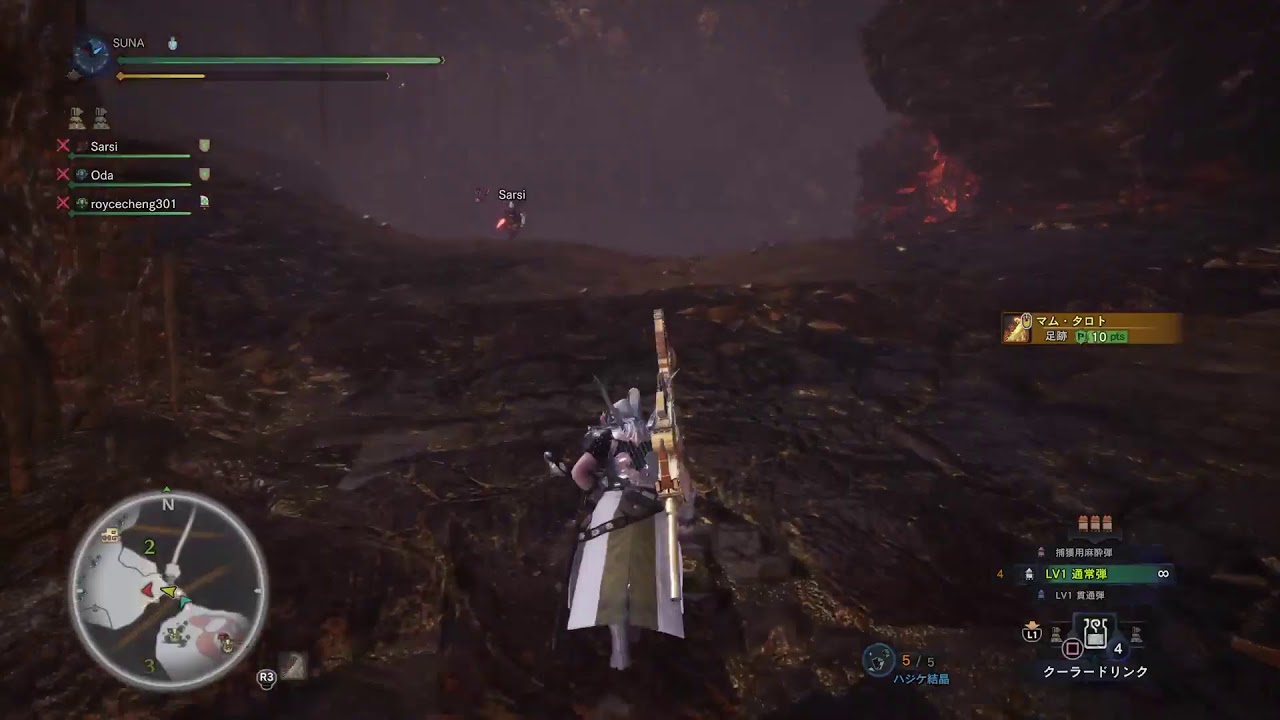Select the camp icon on the minimap
1280x720 pixels.
coord(110,534)
